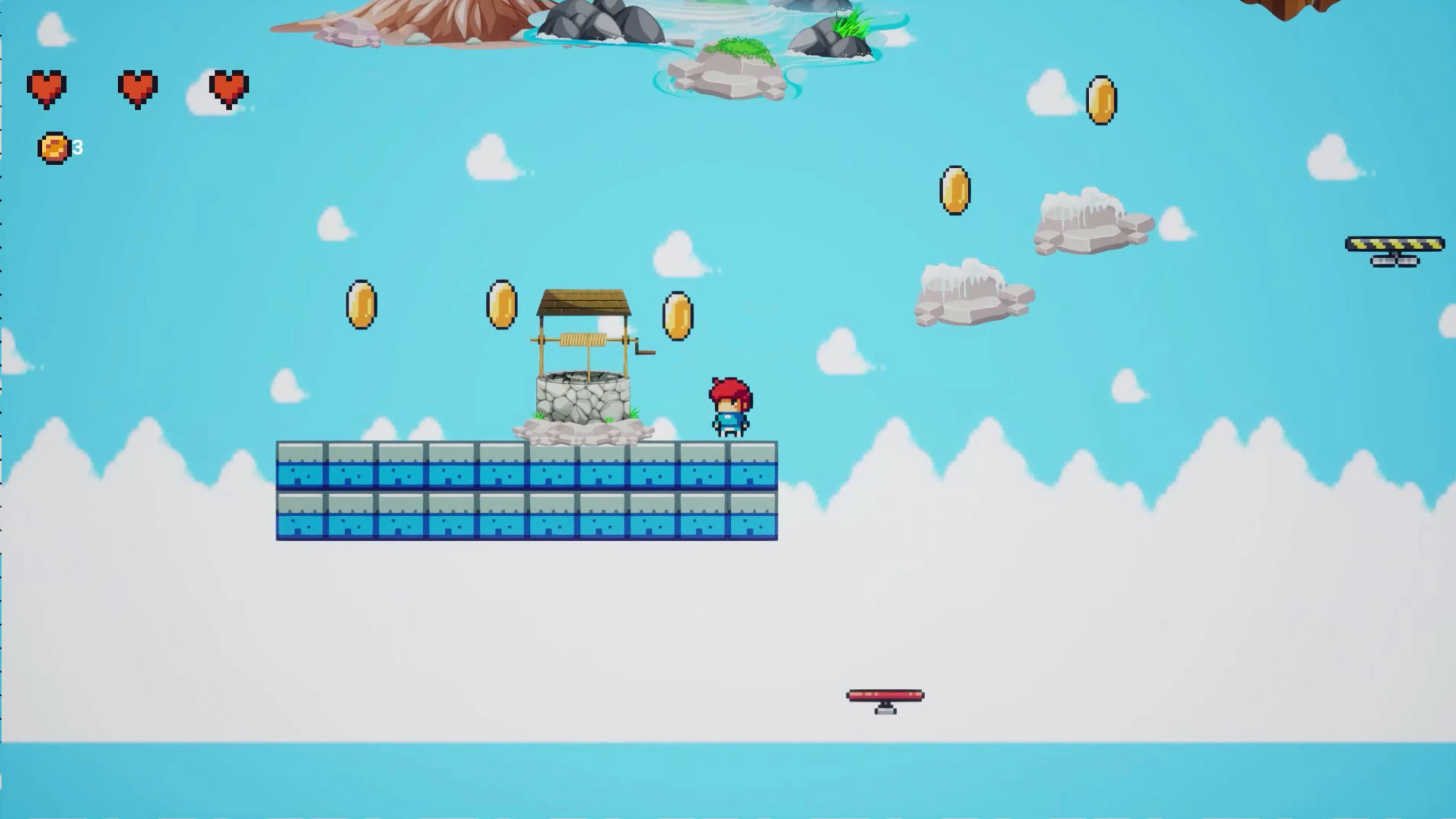Click the floating coin above the well roof

[501, 305]
